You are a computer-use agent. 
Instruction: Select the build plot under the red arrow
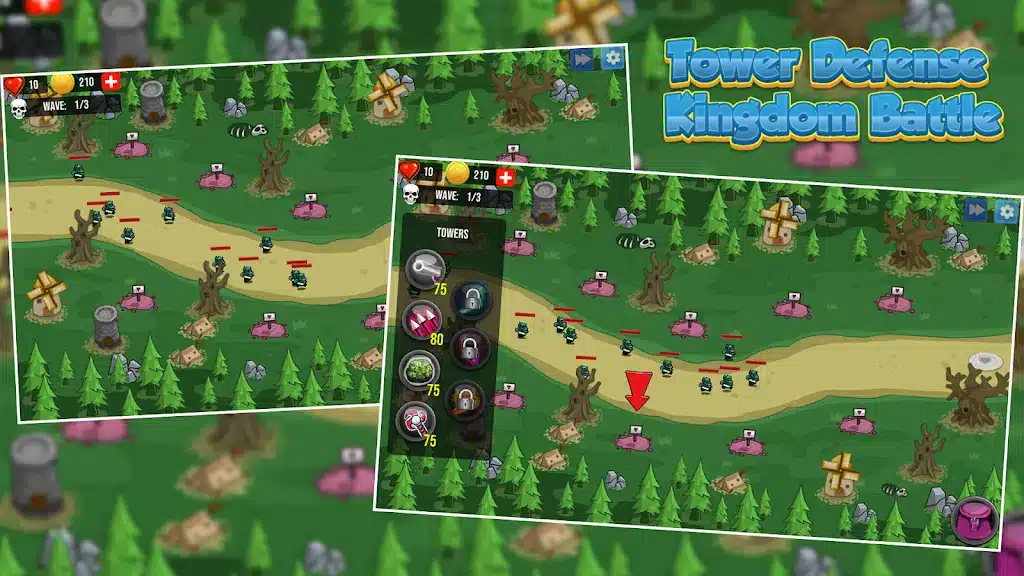coord(633,438)
